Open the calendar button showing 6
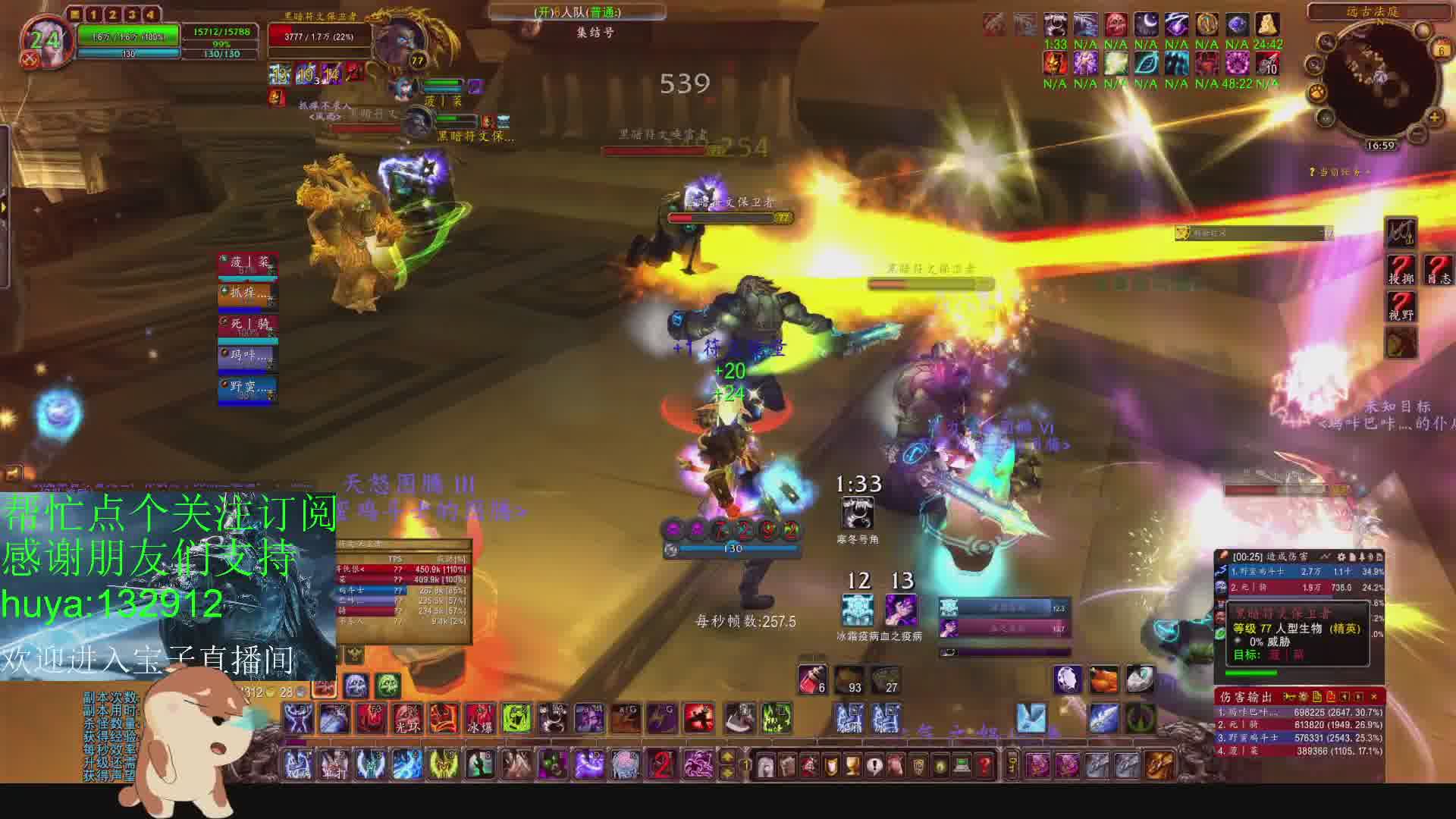1456x819 pixels. 1440,50
